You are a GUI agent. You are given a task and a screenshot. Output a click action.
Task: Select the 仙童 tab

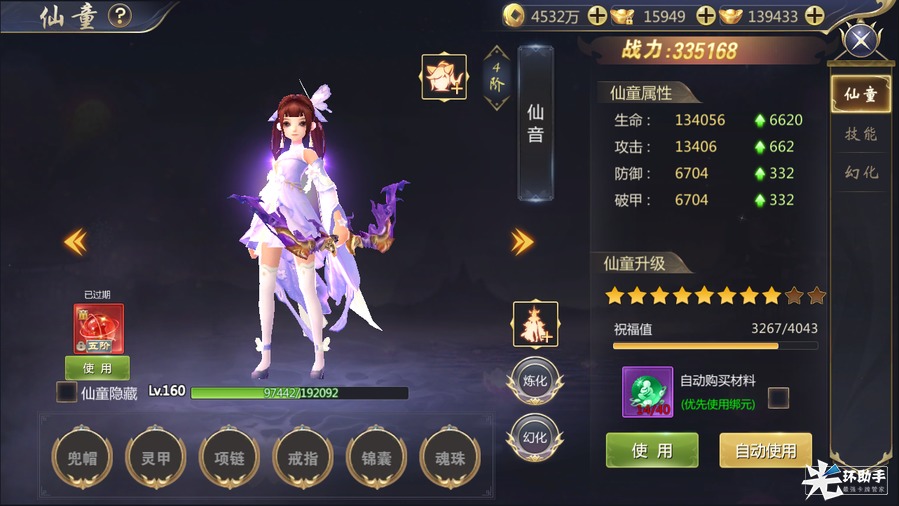click(x=860, y=95)
